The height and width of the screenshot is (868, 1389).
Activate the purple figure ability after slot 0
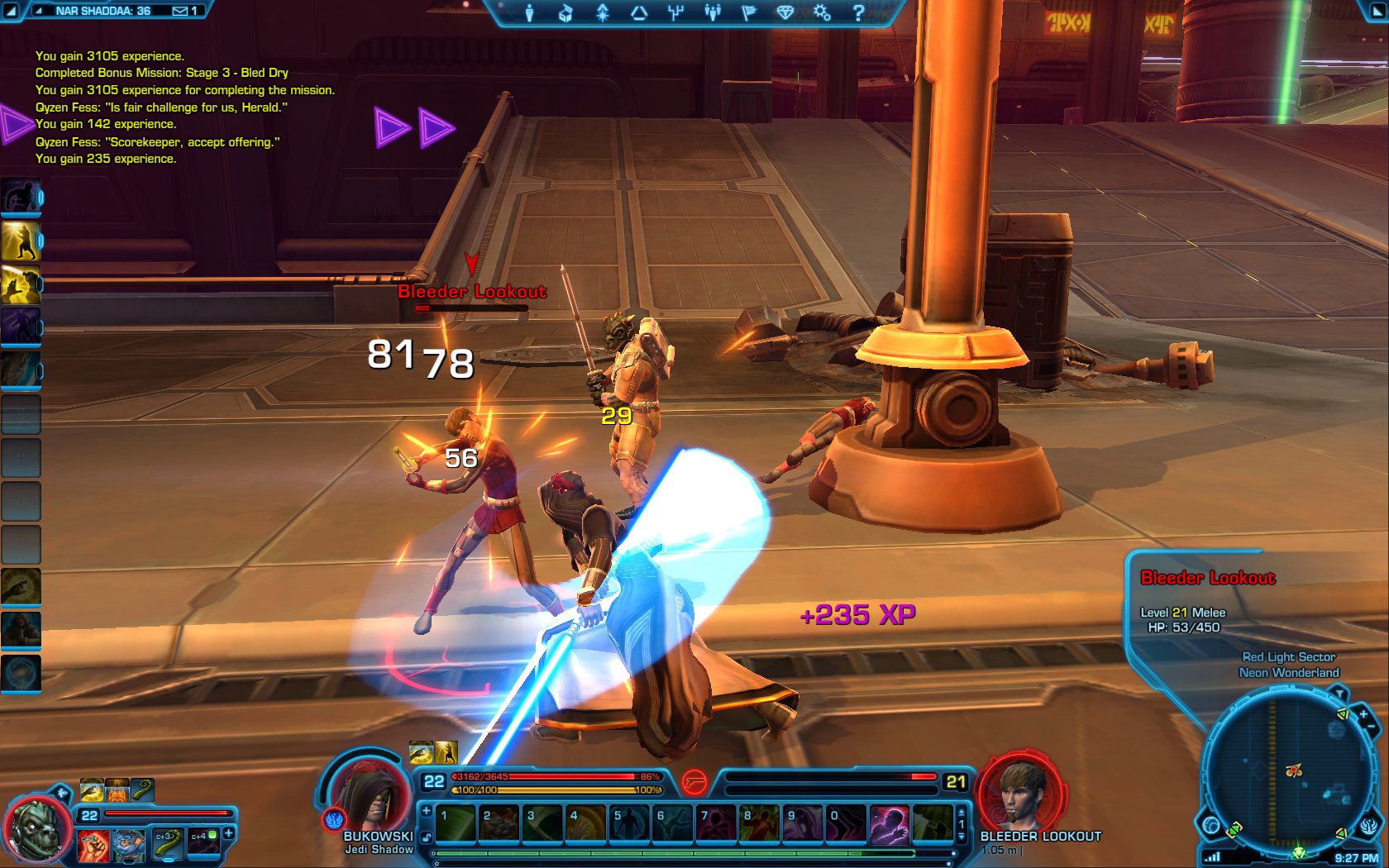coord(889,824)
